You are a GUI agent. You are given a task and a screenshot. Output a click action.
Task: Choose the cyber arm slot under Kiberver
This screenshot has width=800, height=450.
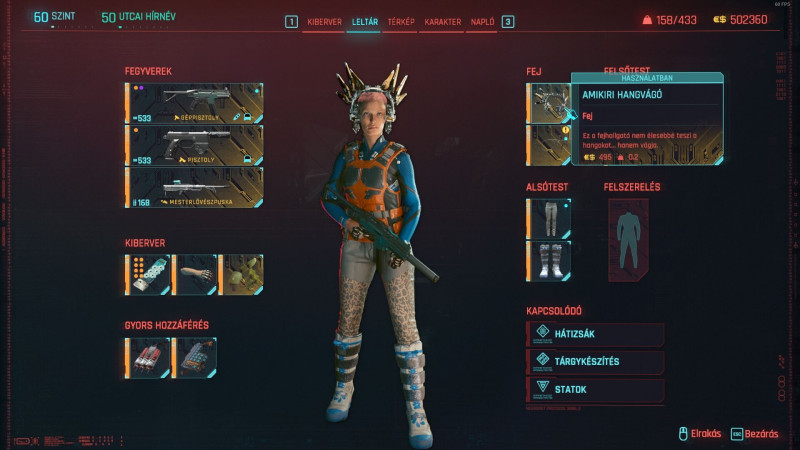click(x=194, y=274)
